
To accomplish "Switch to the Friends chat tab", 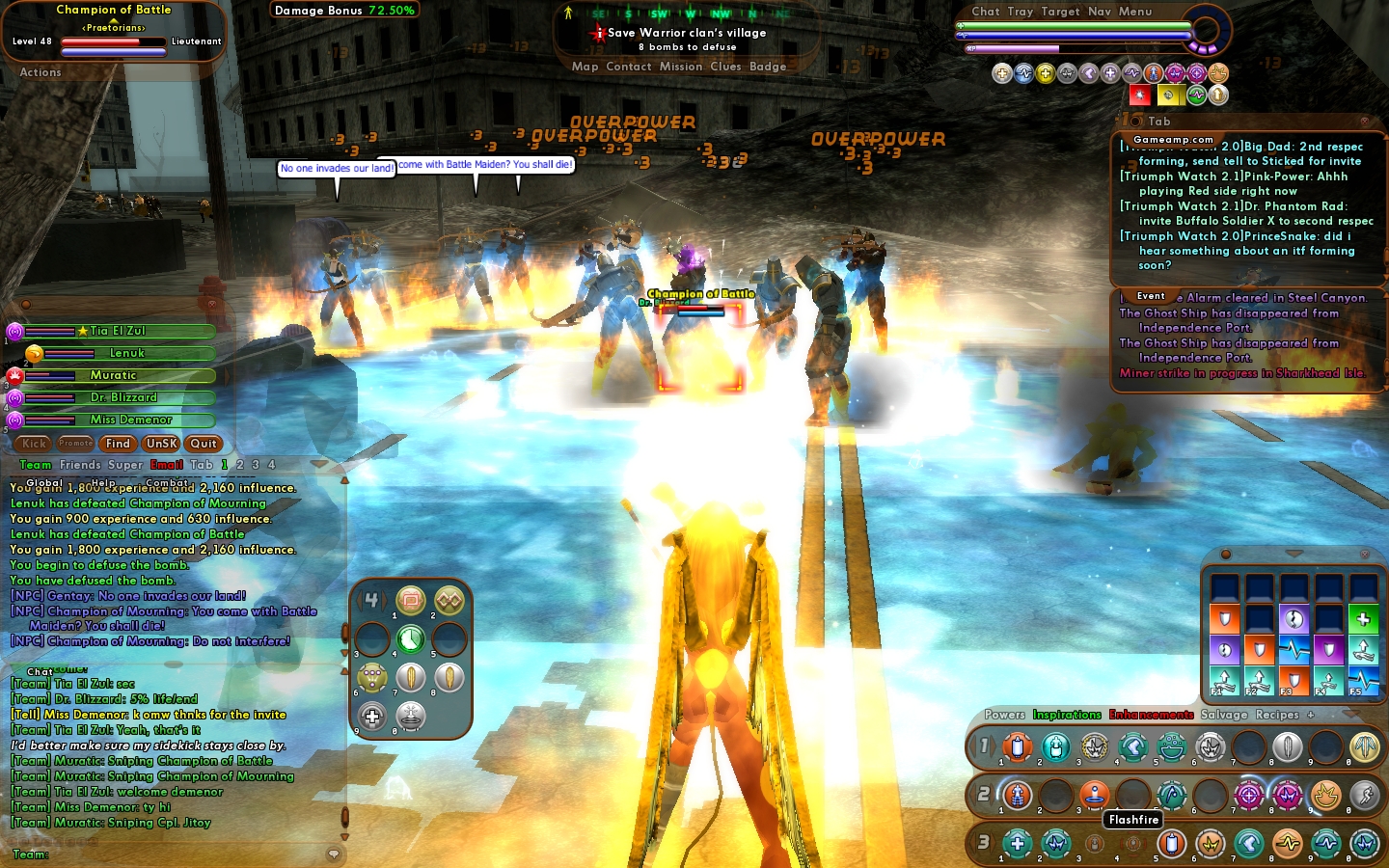I will [80, 465].
